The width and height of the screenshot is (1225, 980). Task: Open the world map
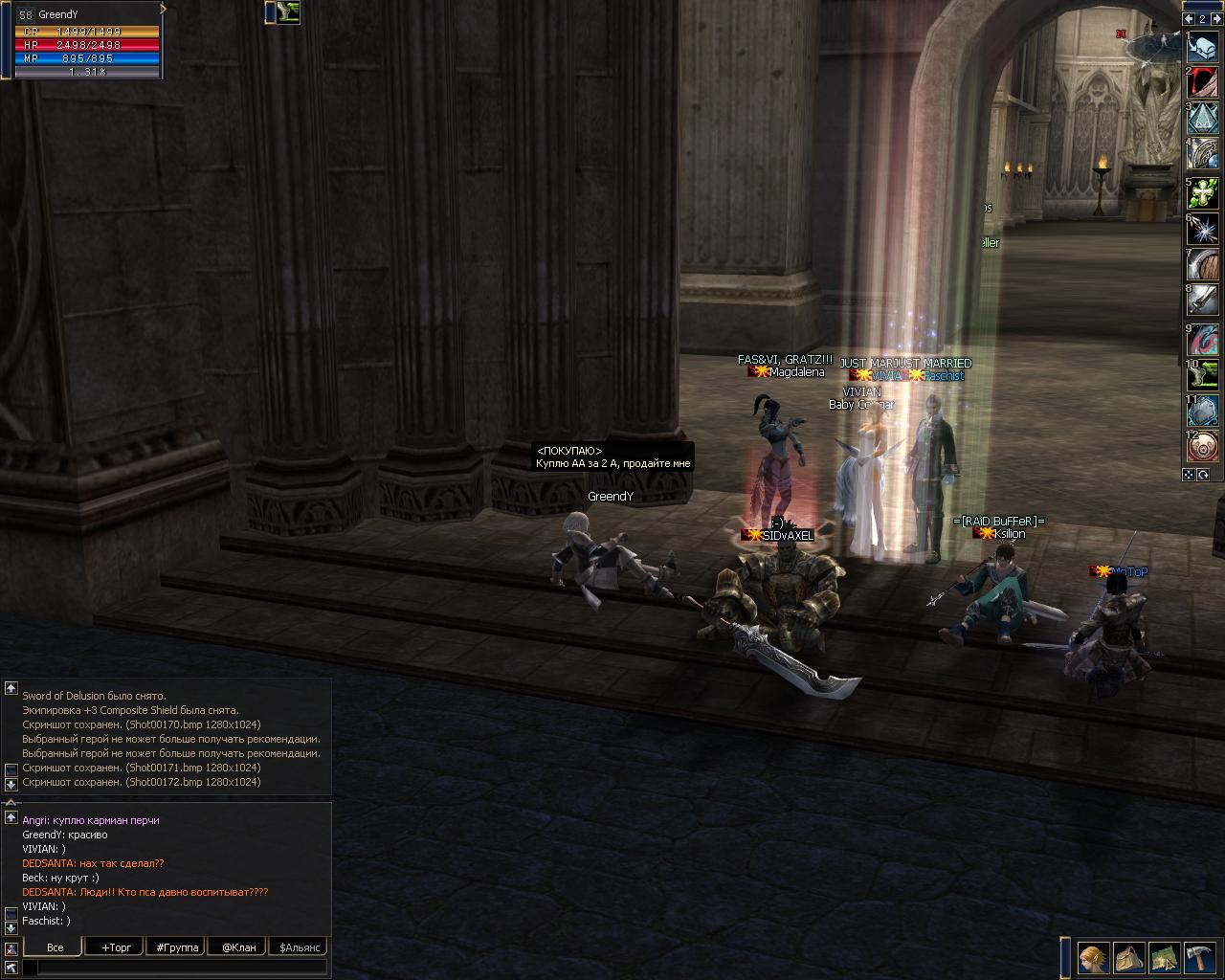coord(1164,958)
